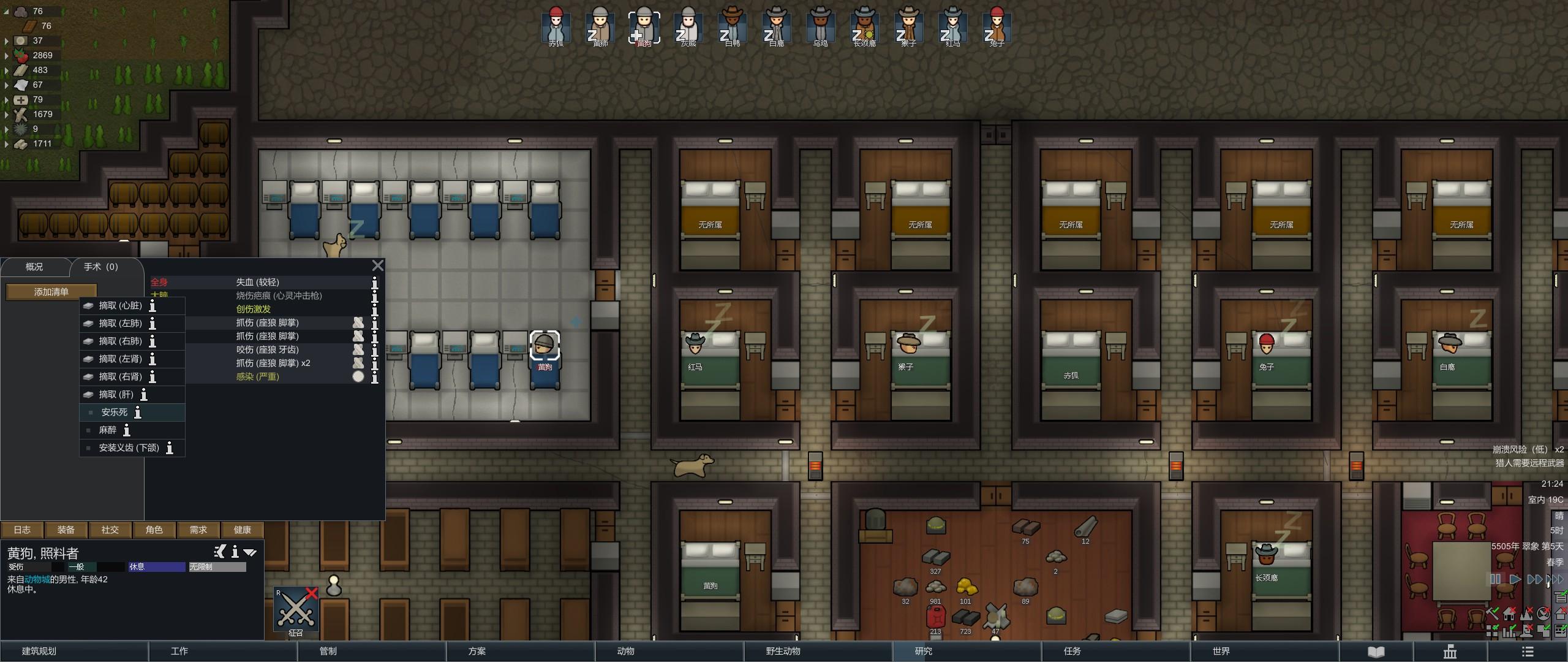The width and height of the screenshot is (1568, 662).
Task: Open the 研究 research menu
Action: pyautogui.click(x=923, y=651)
